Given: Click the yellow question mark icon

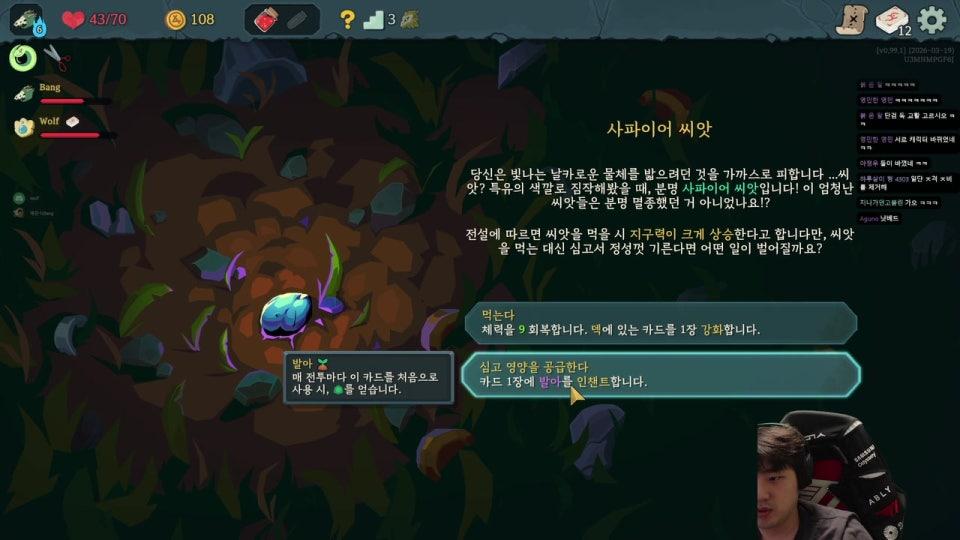Looking at the screenshot, I should pos(347,19).
